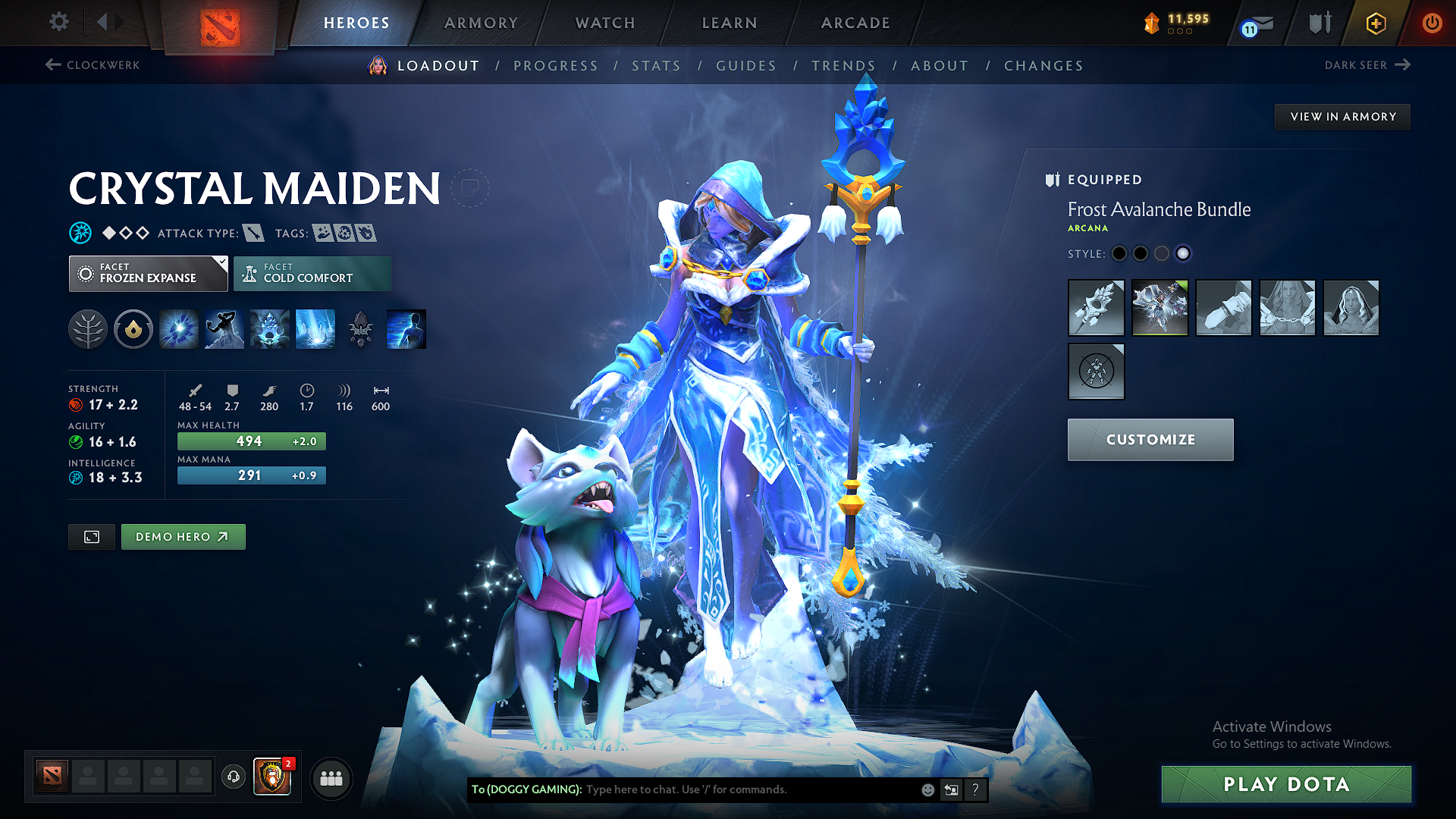Open the settings gear icon
The image size is (1456, 819).
(58, 22)
